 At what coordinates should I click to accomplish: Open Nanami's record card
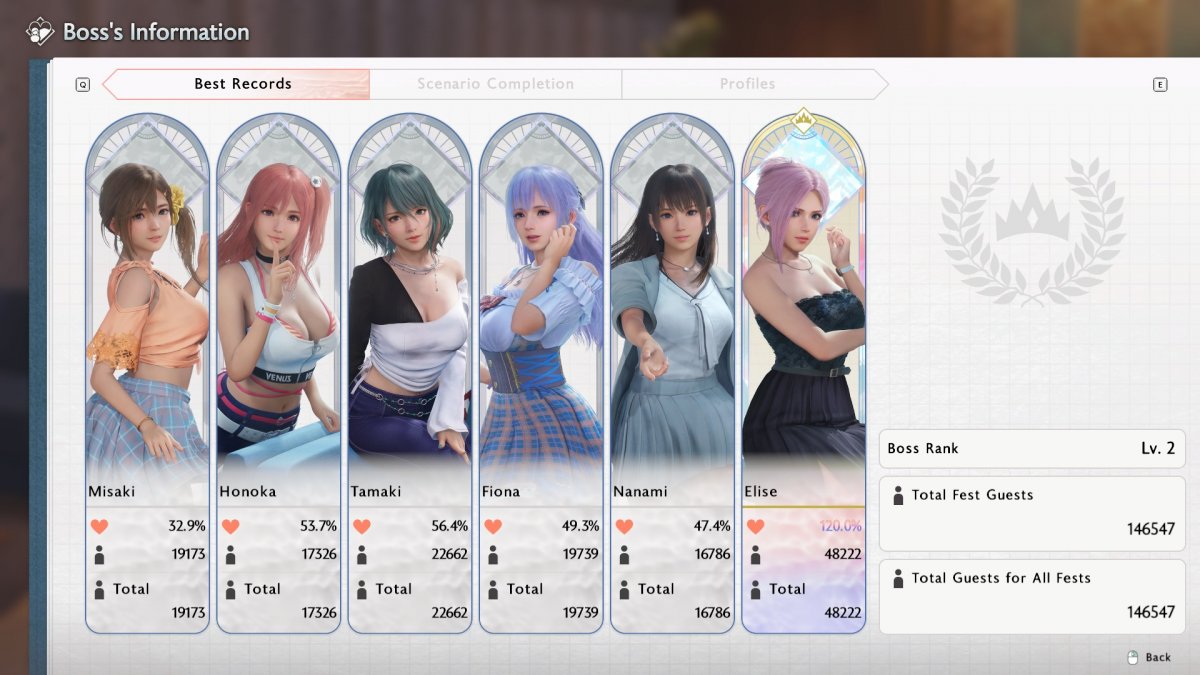(672, 372)
